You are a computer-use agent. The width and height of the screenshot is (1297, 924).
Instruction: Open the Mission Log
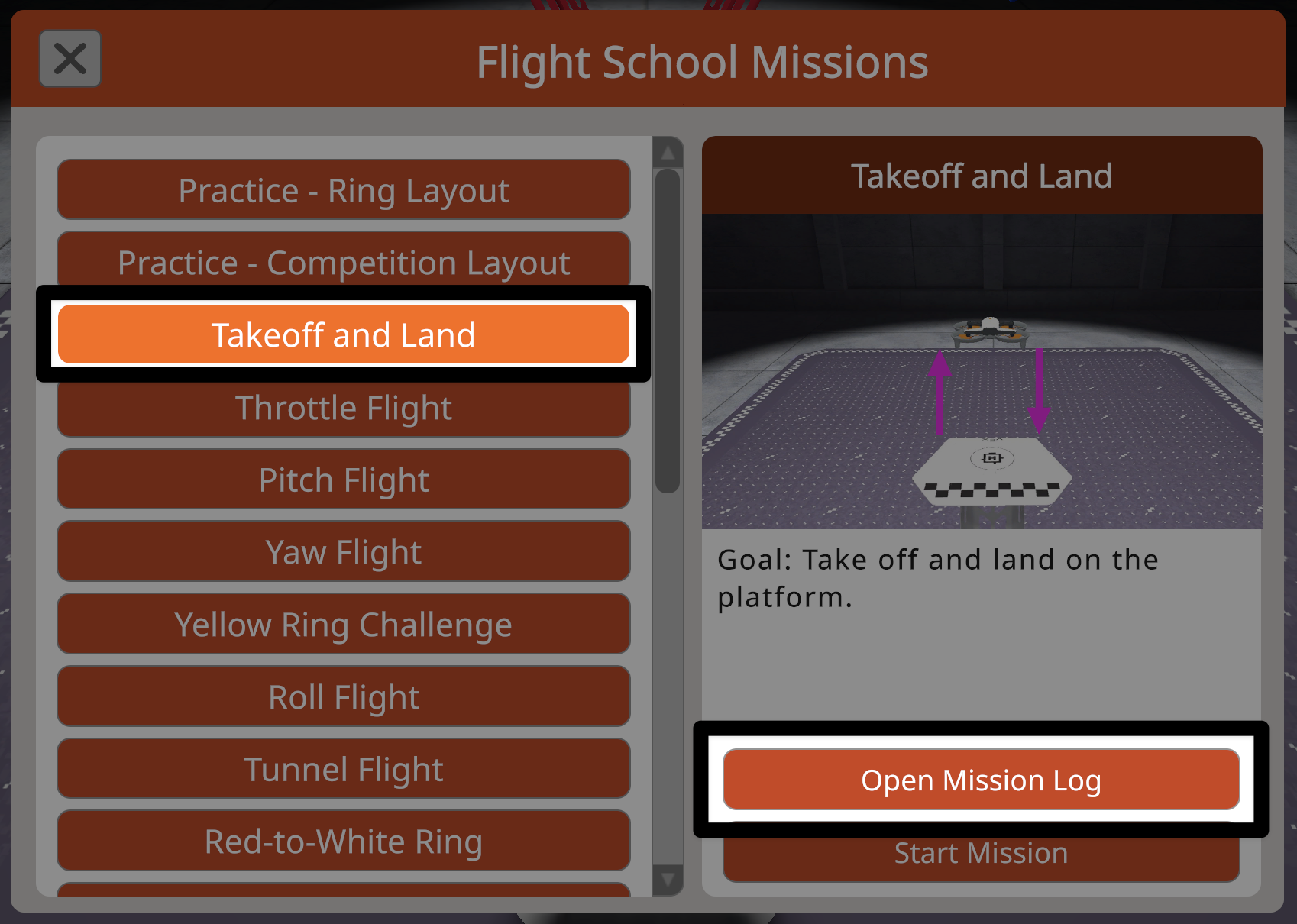981,780
